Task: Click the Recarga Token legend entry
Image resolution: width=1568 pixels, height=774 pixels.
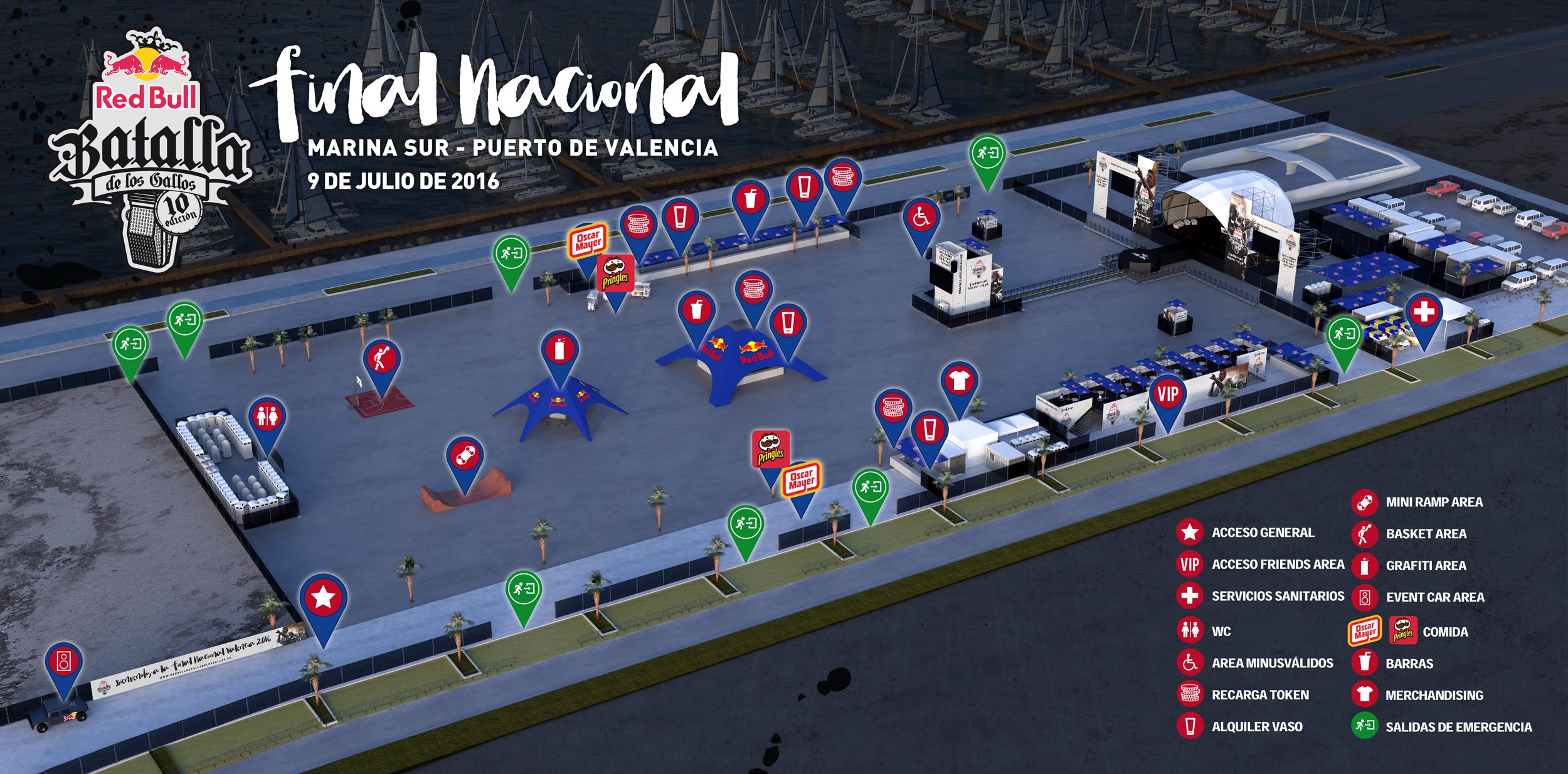Action: click(1259, 695)
